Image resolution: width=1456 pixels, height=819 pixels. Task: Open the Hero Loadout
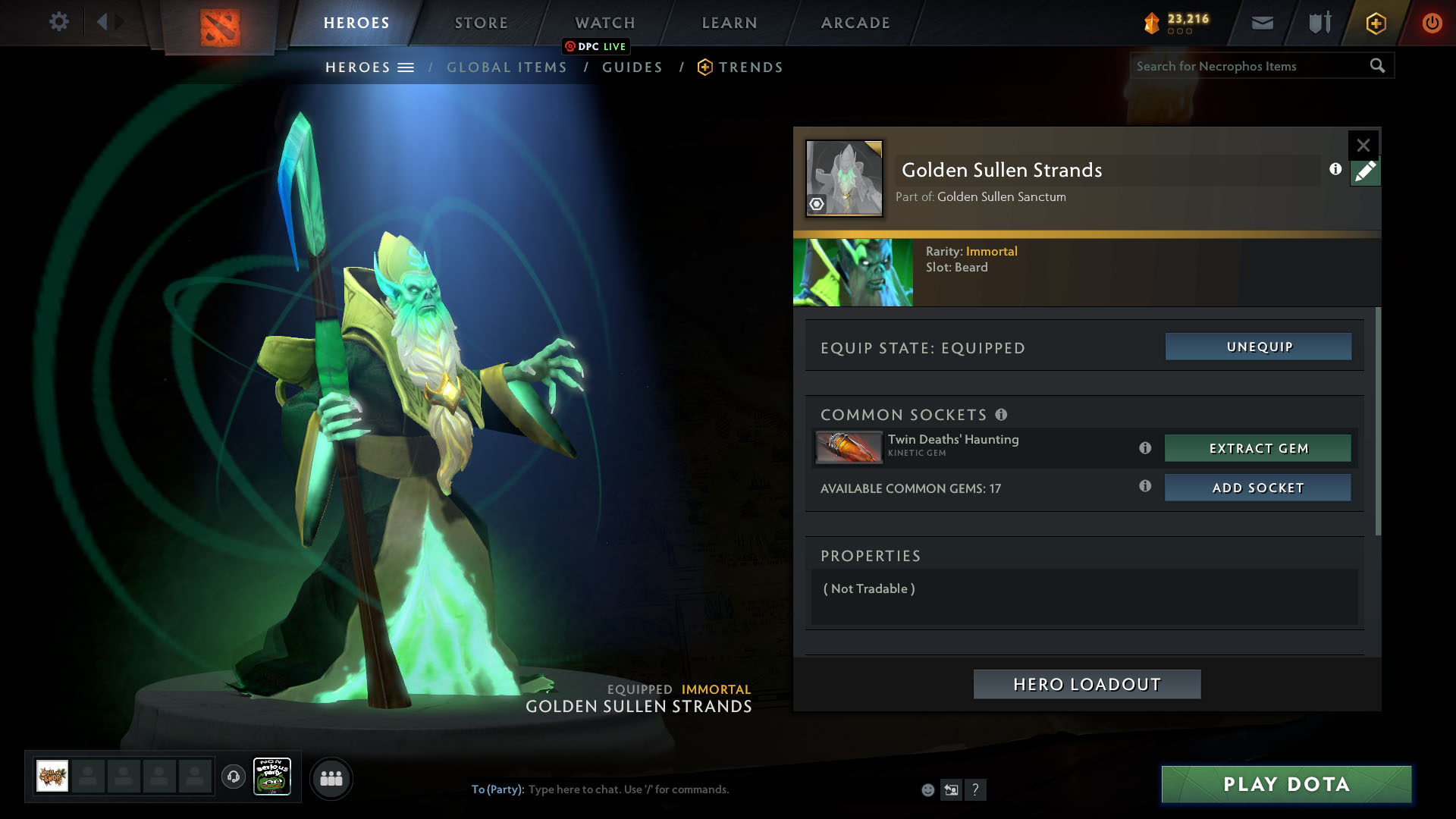point(1087,684)
